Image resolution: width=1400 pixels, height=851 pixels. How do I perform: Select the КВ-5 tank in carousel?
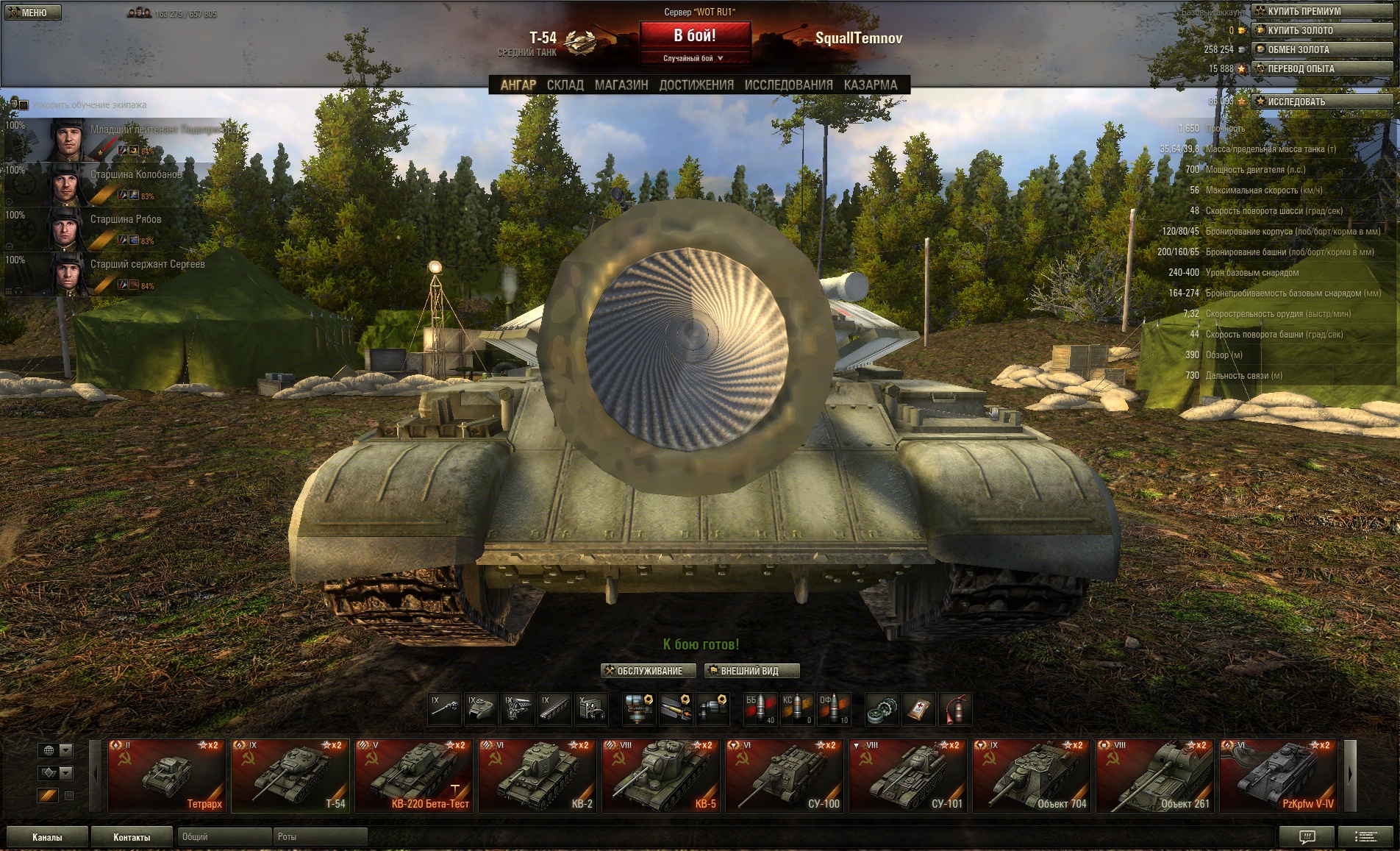point(660,775)
